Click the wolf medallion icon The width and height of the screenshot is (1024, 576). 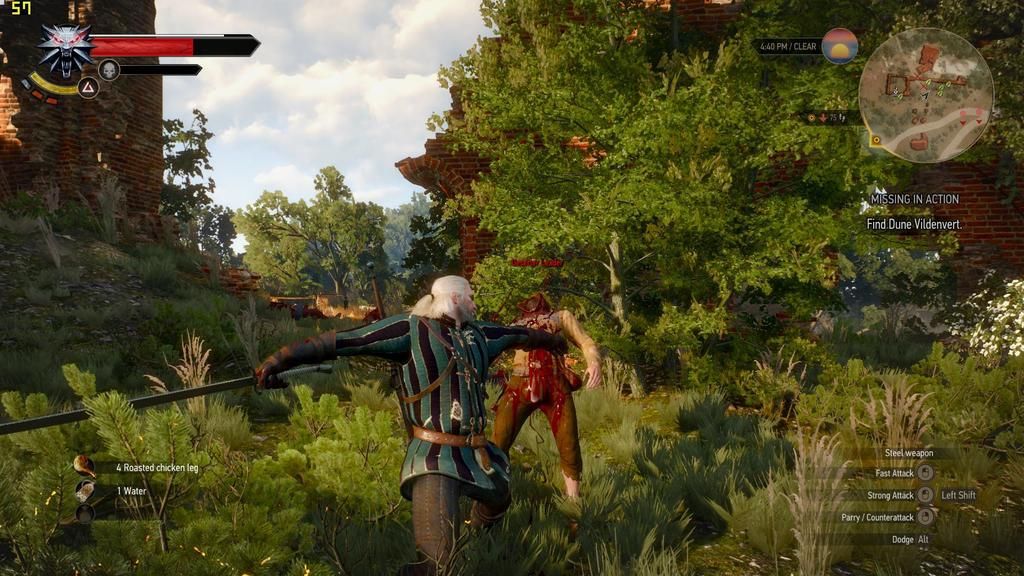click(x=65, y=49)
